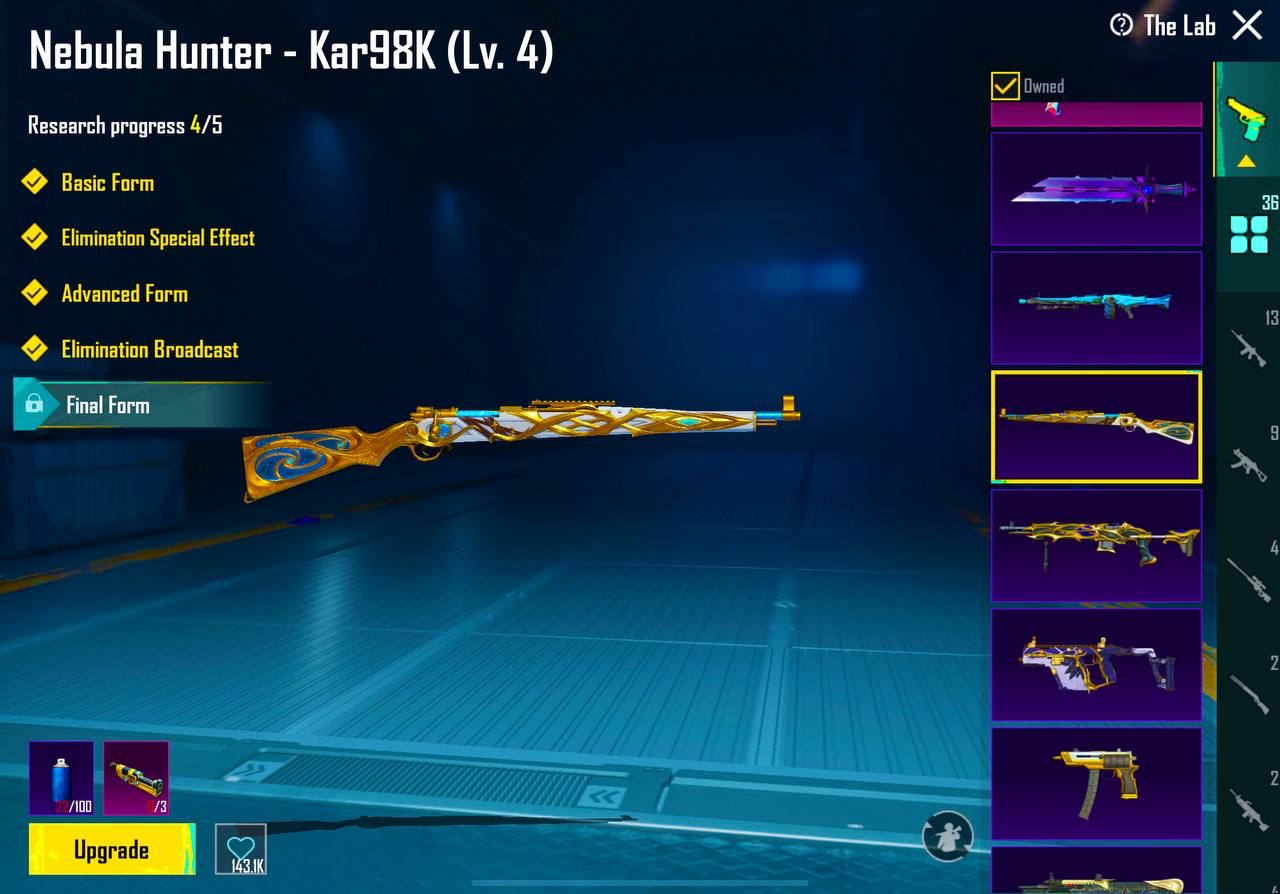This screenshot has width=1280, height=894.
Task: Select the blue spray paint can material
Action: tap(61, 777)
